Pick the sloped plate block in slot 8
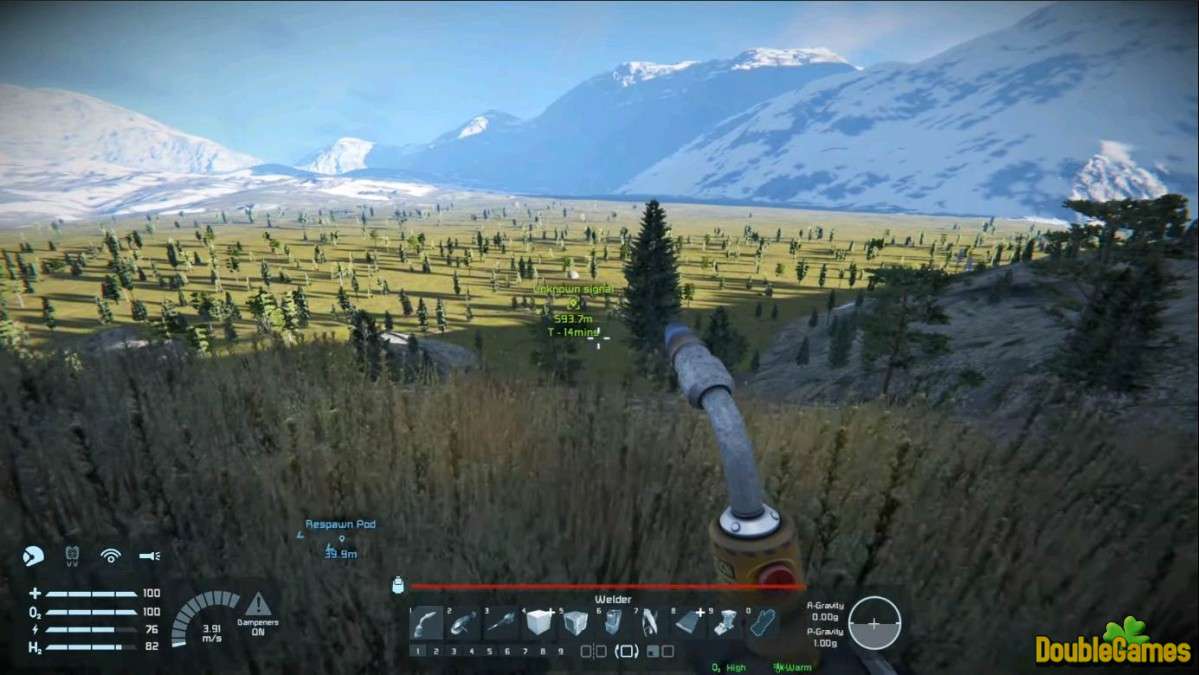1199x675 pixels. point(688,623)
